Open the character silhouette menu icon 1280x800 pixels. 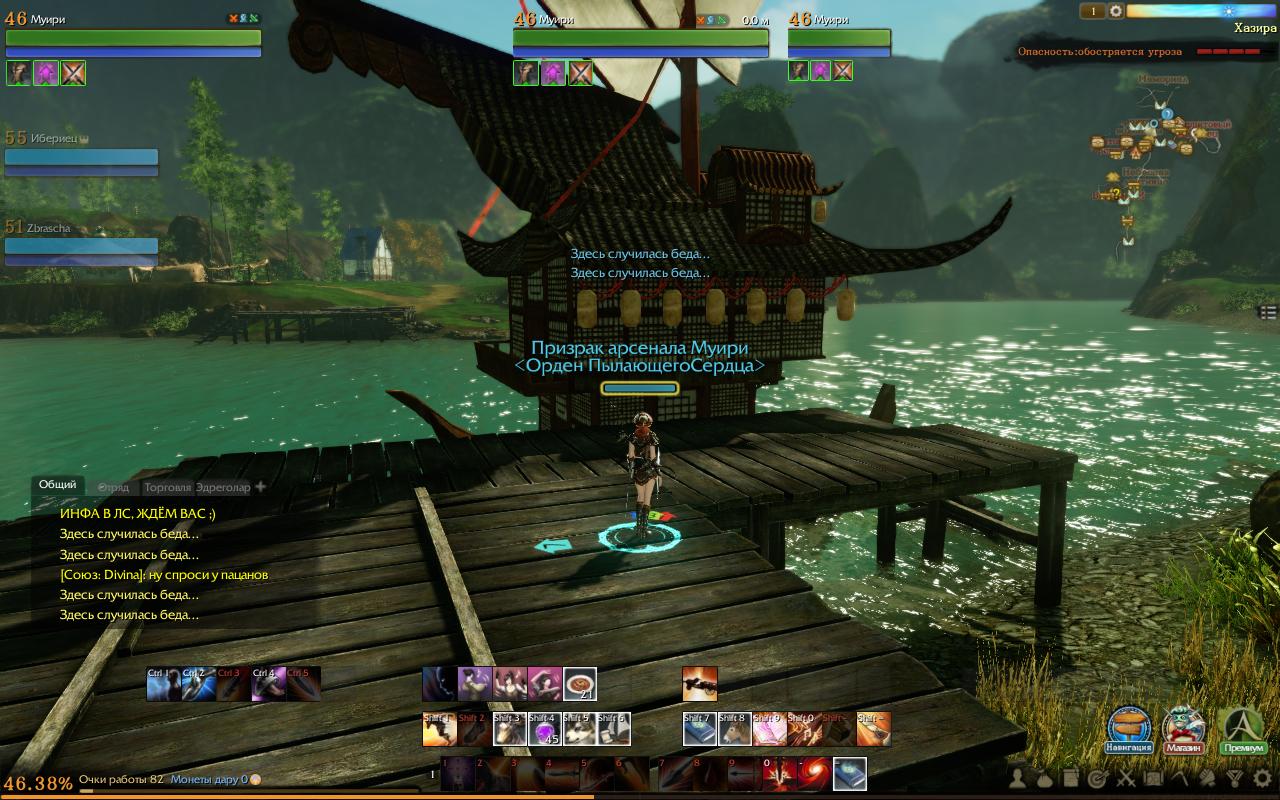point(1017,778)
